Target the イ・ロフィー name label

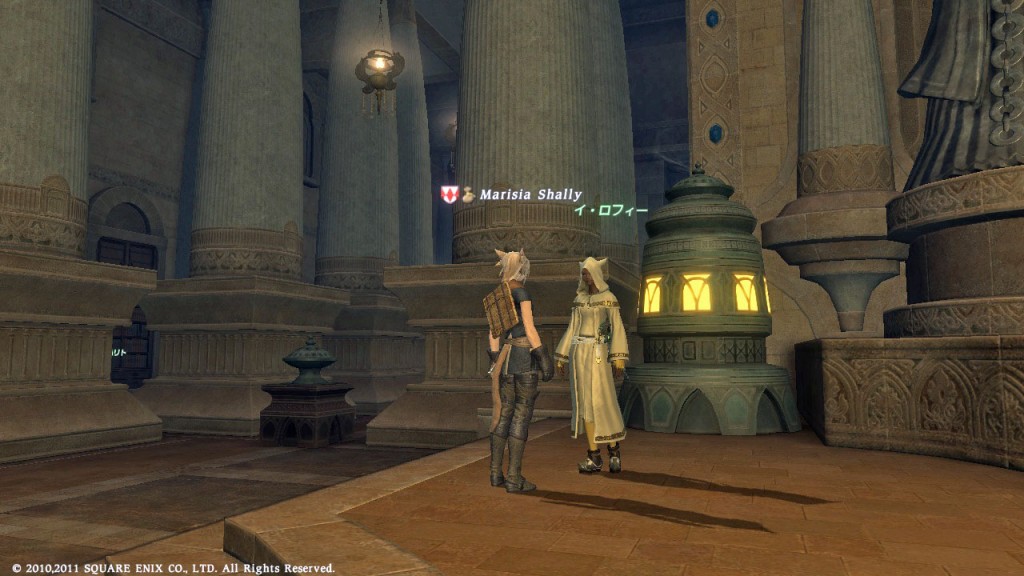point(606,210)
